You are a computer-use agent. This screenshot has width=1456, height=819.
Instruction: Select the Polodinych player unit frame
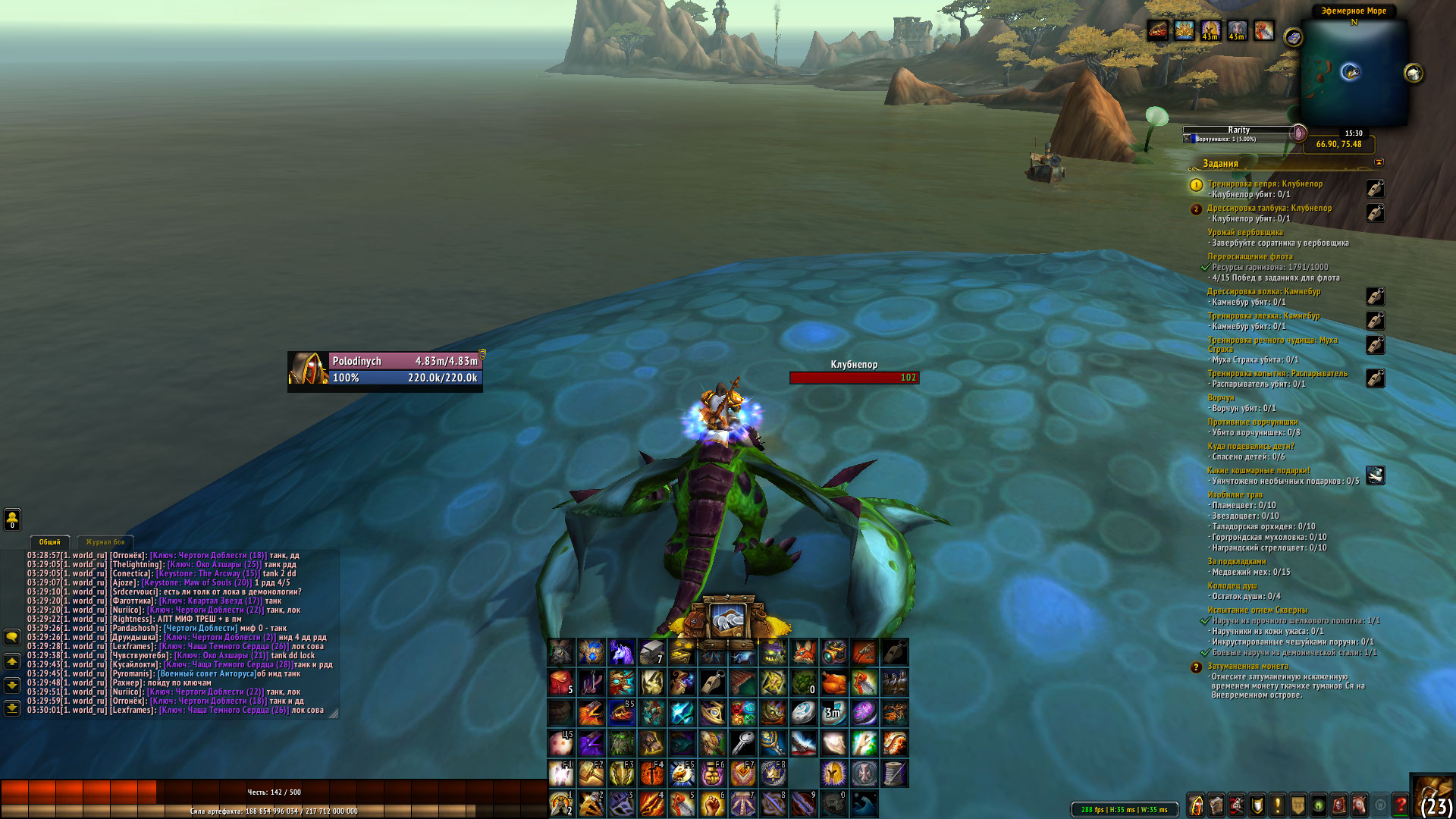(385, 369)
